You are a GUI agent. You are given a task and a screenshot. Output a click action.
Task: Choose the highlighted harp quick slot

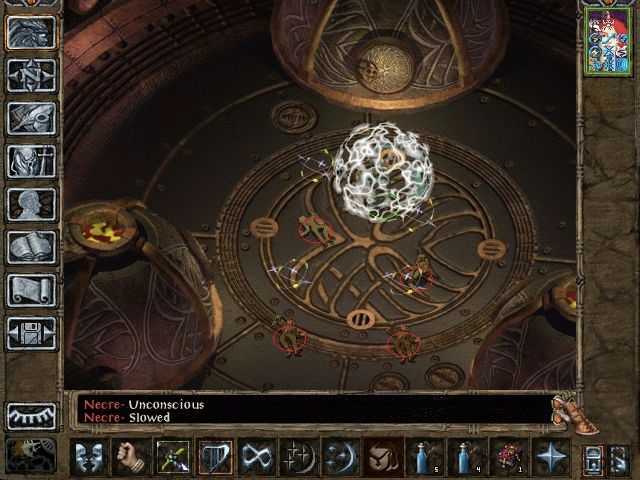pos(214,457)
